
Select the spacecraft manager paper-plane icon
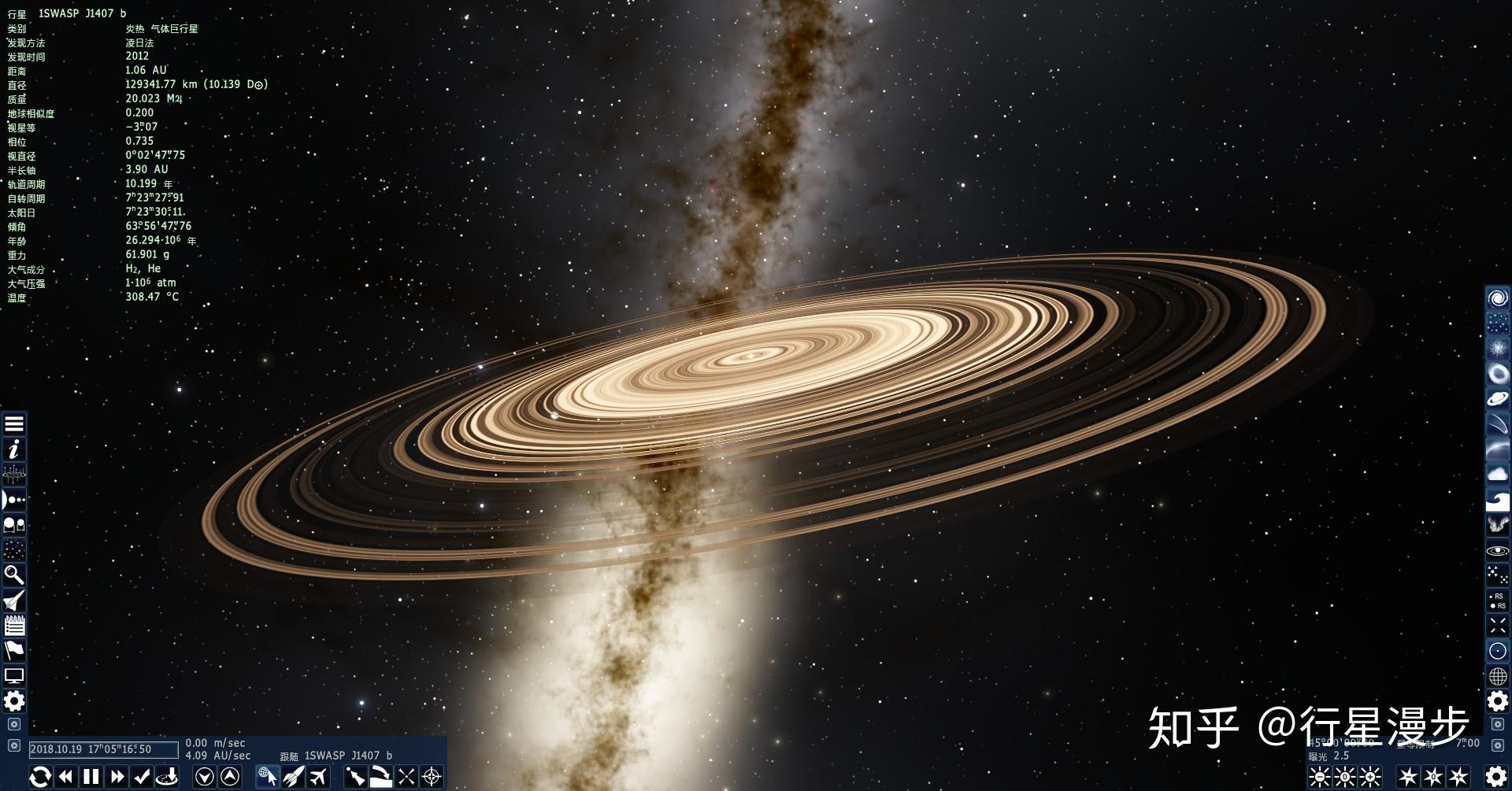point(14,601)
